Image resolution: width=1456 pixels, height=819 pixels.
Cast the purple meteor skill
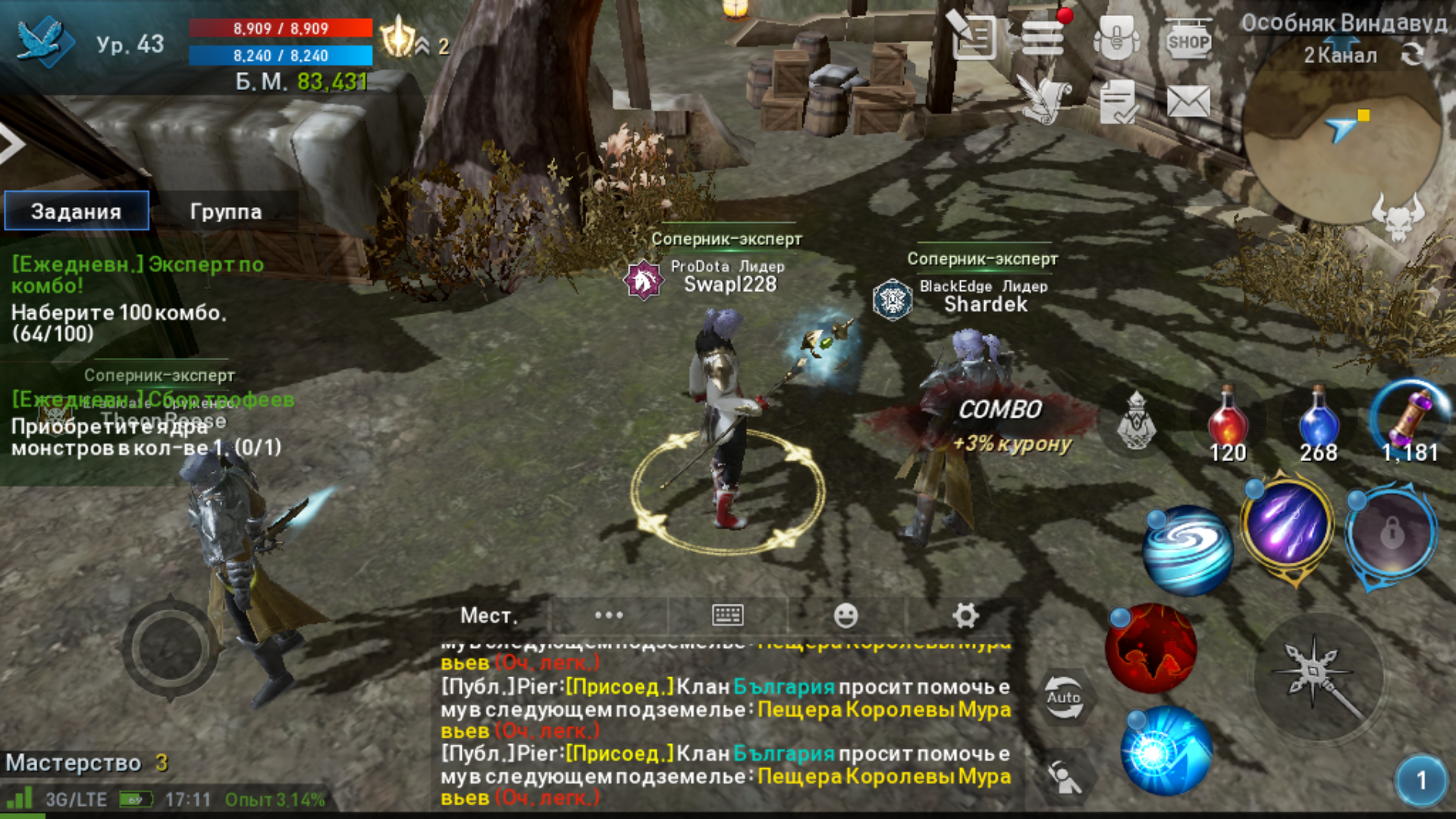pos(1287,525)
